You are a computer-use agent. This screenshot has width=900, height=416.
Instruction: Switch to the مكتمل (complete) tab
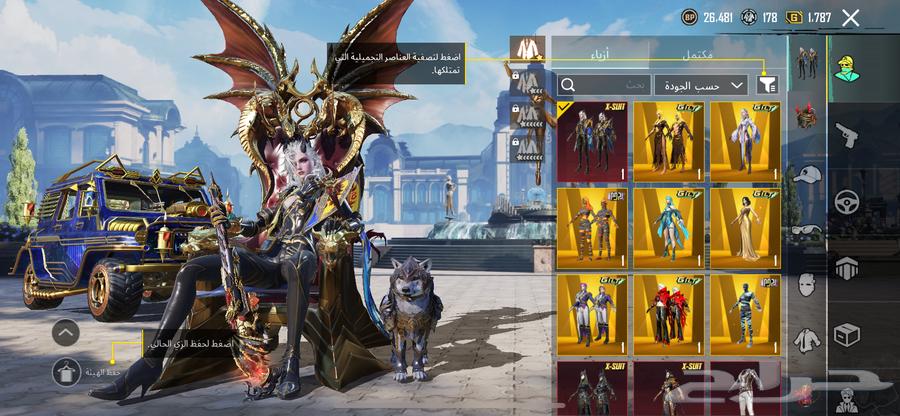(x=699, y=53)
